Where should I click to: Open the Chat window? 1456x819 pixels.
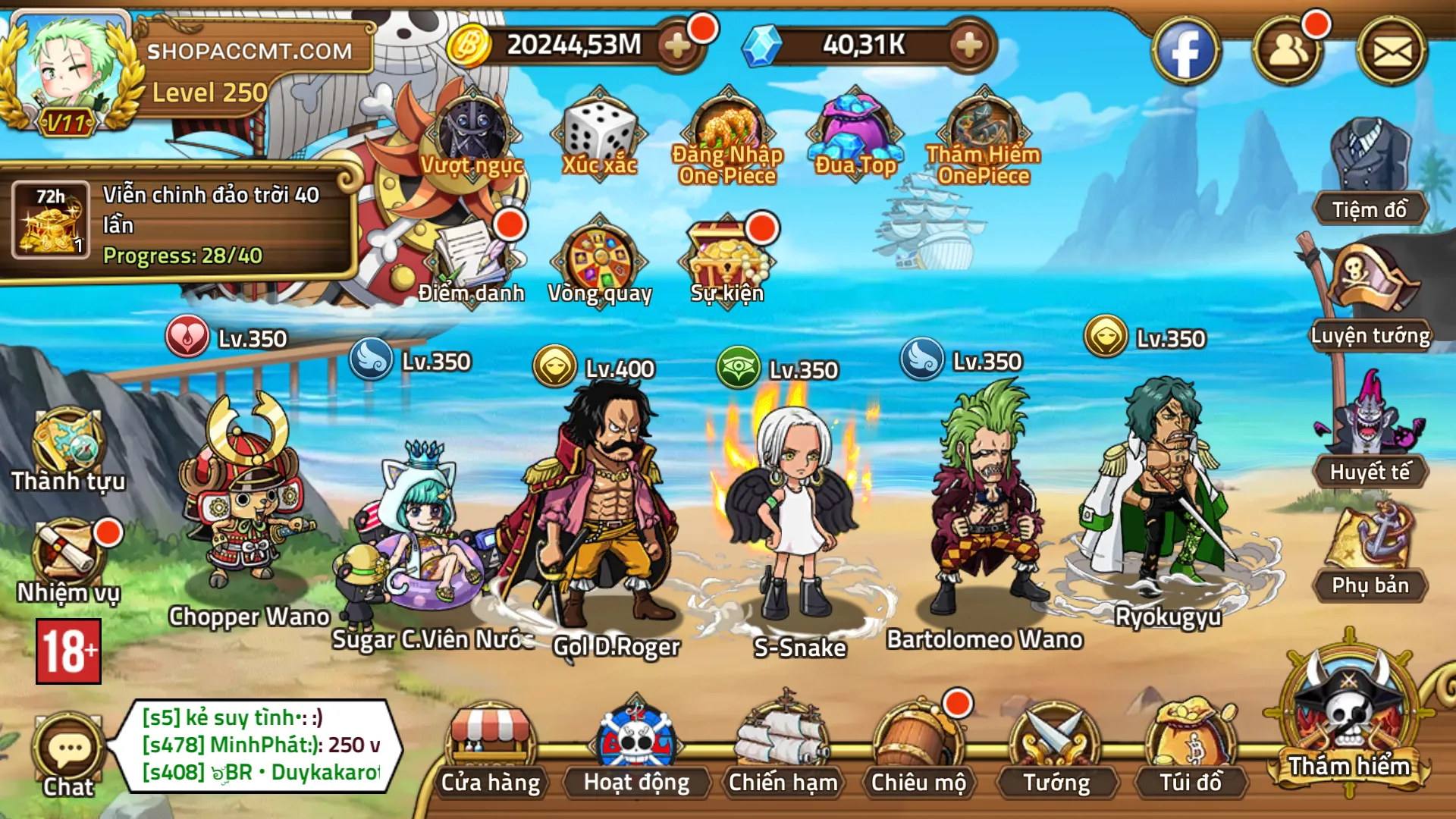tap(68, 755)
